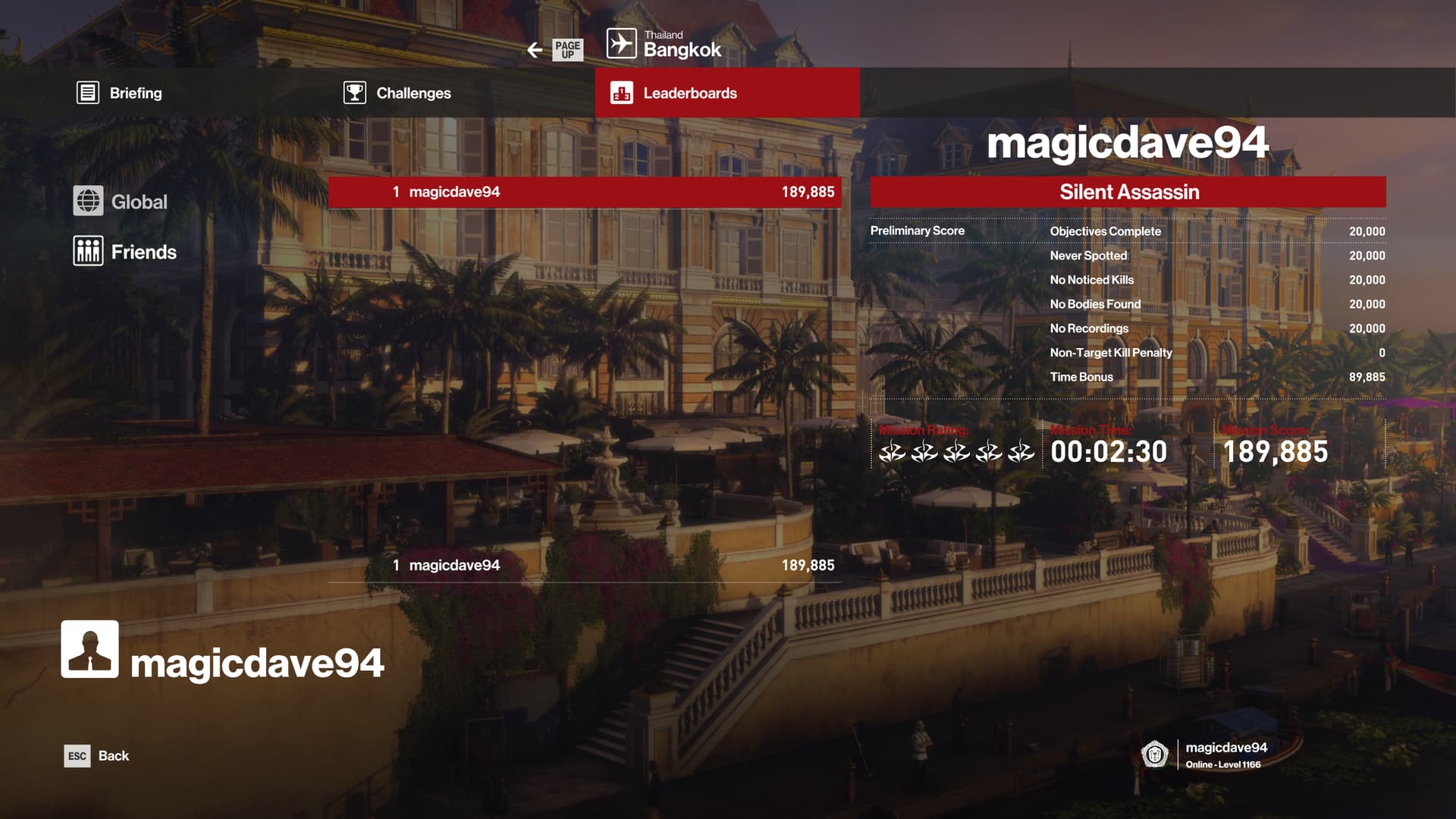Show the Friends leaderboard

(125, 252)
